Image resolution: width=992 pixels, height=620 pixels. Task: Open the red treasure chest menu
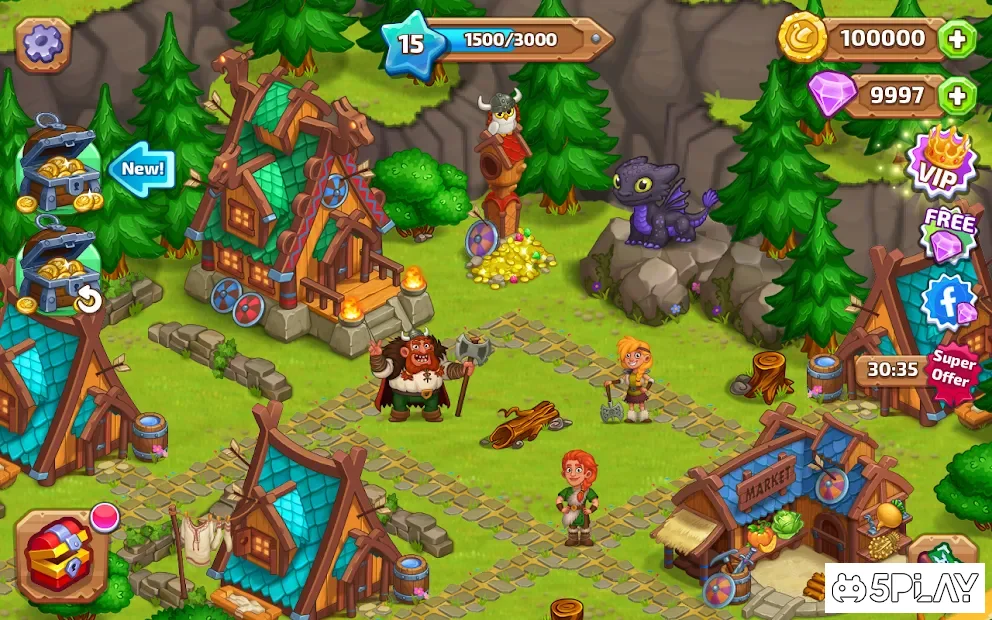(x=60, y=554)
